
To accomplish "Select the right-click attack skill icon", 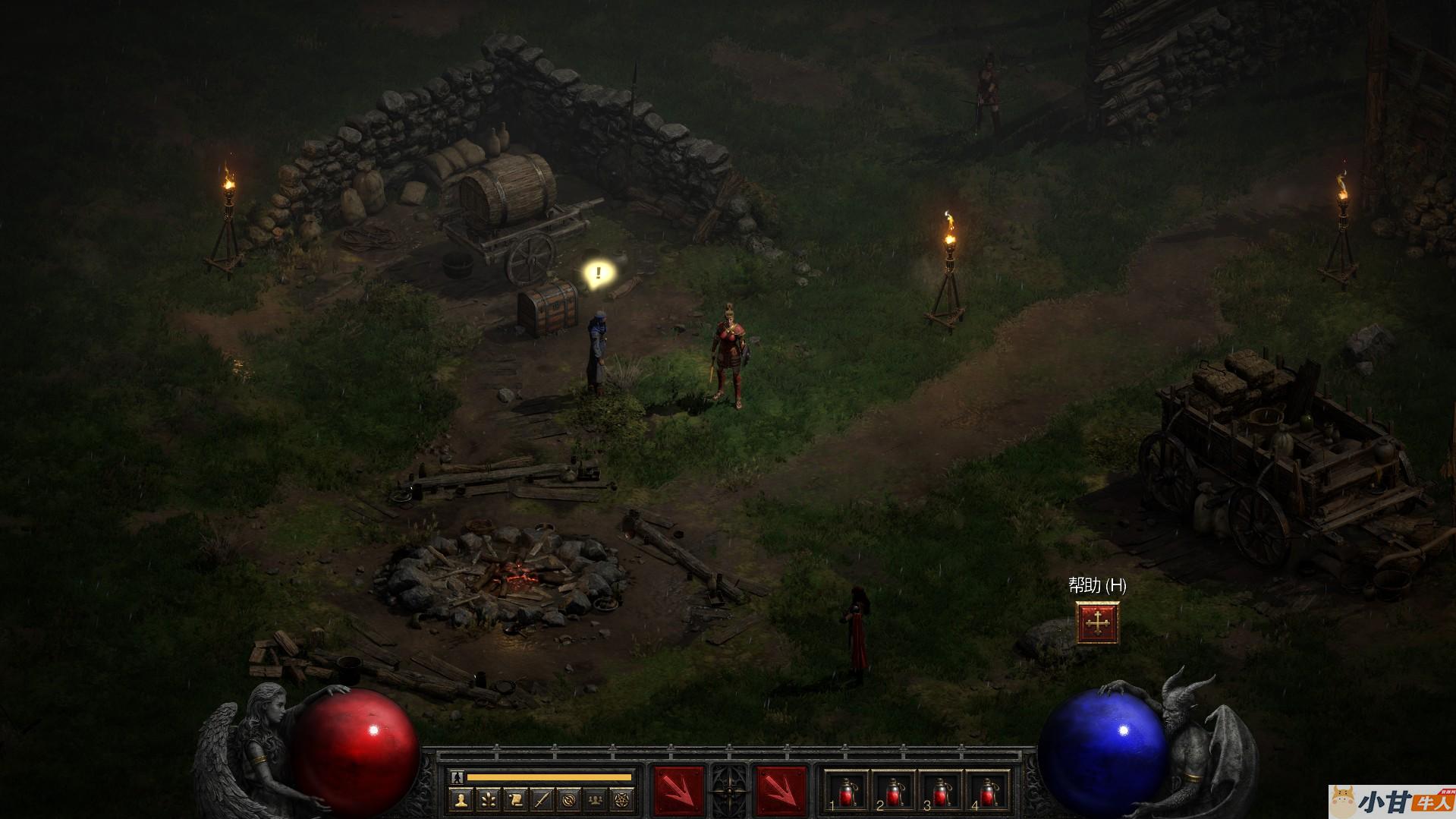I will (x=781, y=791).
